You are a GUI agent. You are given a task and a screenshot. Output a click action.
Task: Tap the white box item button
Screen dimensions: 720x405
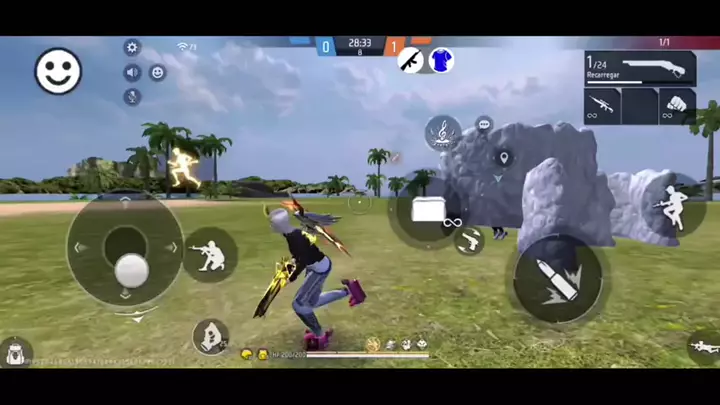(x=427, y=209)
